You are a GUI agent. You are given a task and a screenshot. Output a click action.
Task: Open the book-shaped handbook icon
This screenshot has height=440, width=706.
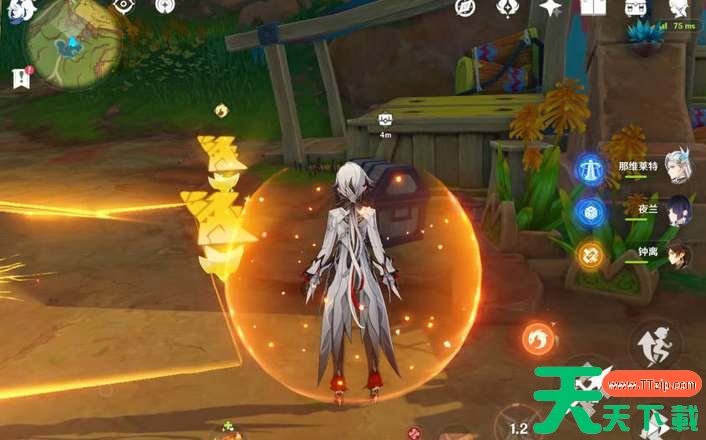point(593,7)
